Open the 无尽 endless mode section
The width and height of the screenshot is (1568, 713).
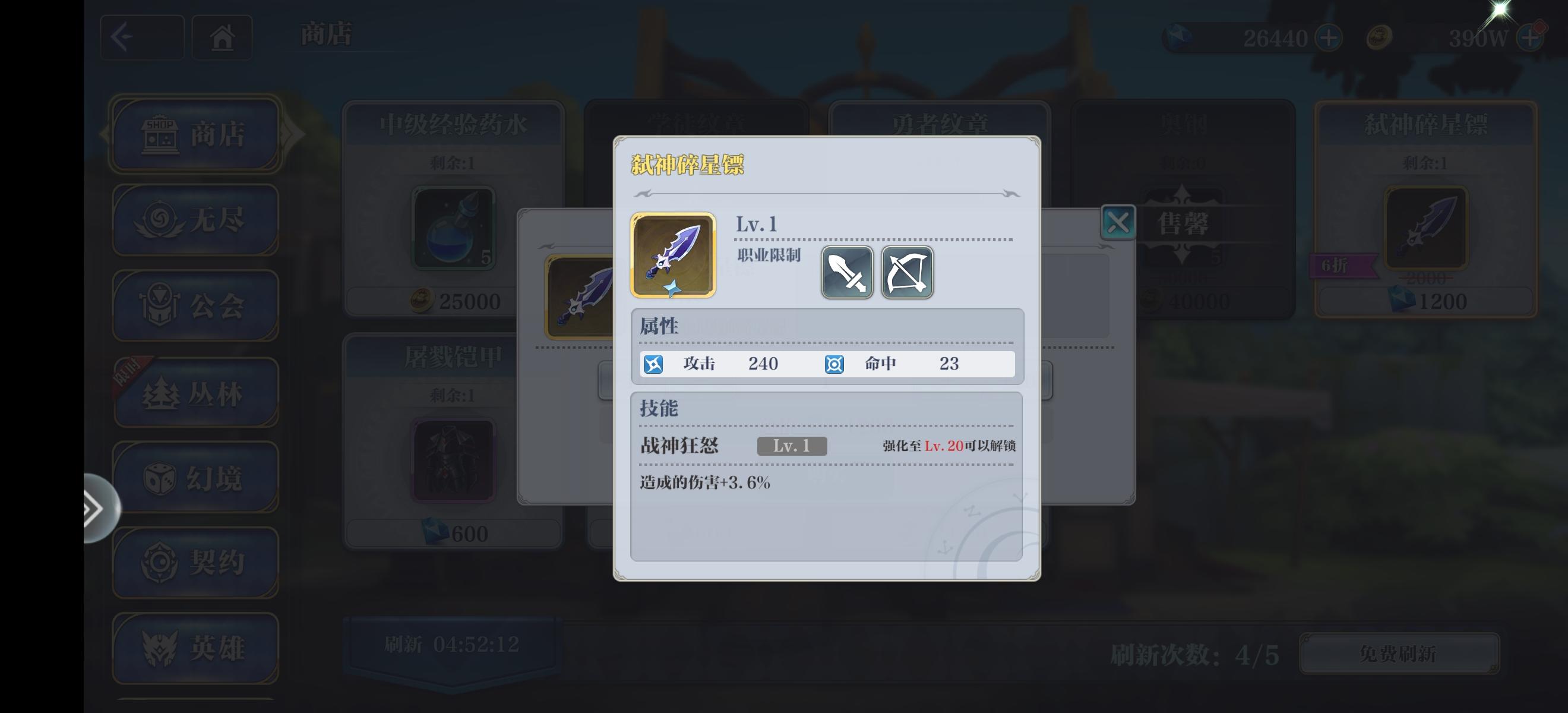tap(195, 220)
